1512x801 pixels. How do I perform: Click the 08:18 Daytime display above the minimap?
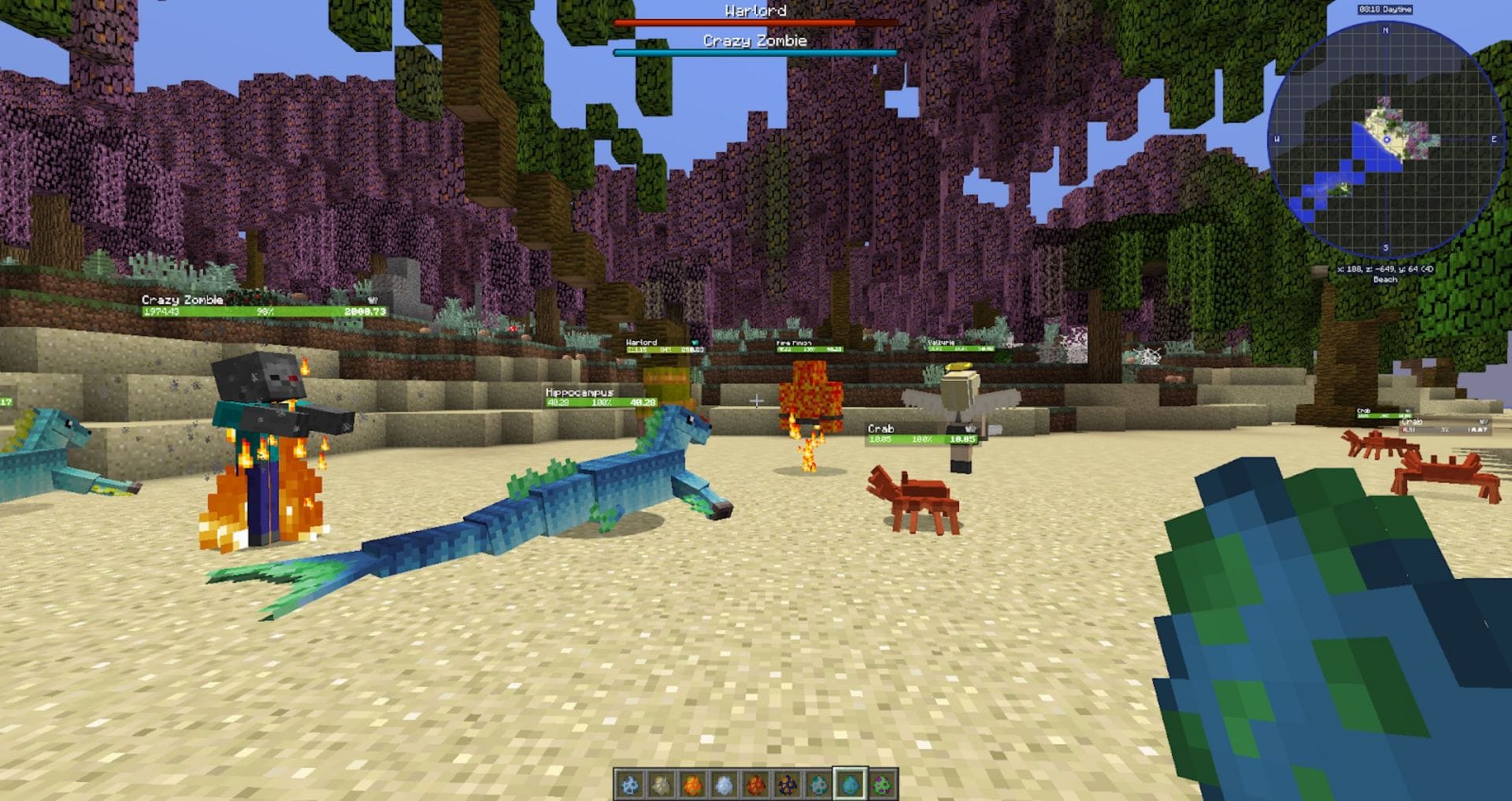click(x=1384, y=9)
